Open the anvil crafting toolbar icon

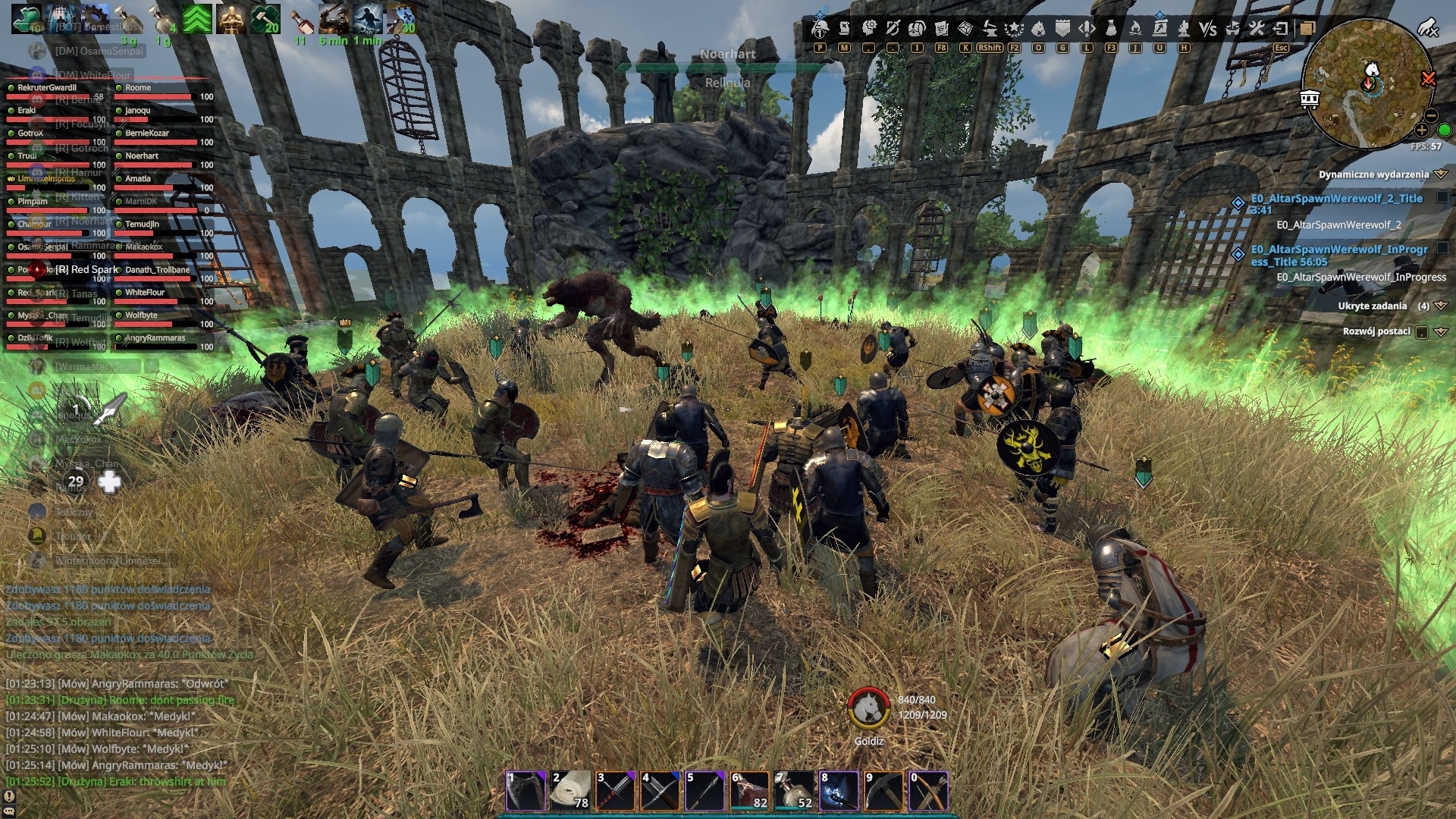[990, 29]
